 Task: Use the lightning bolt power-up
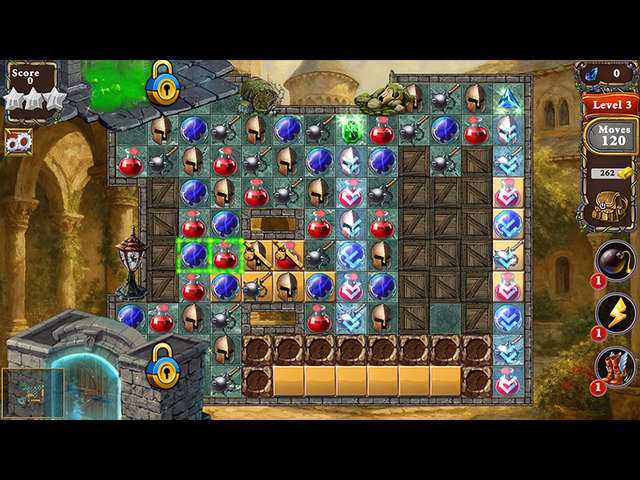click(x=614, y=315)
